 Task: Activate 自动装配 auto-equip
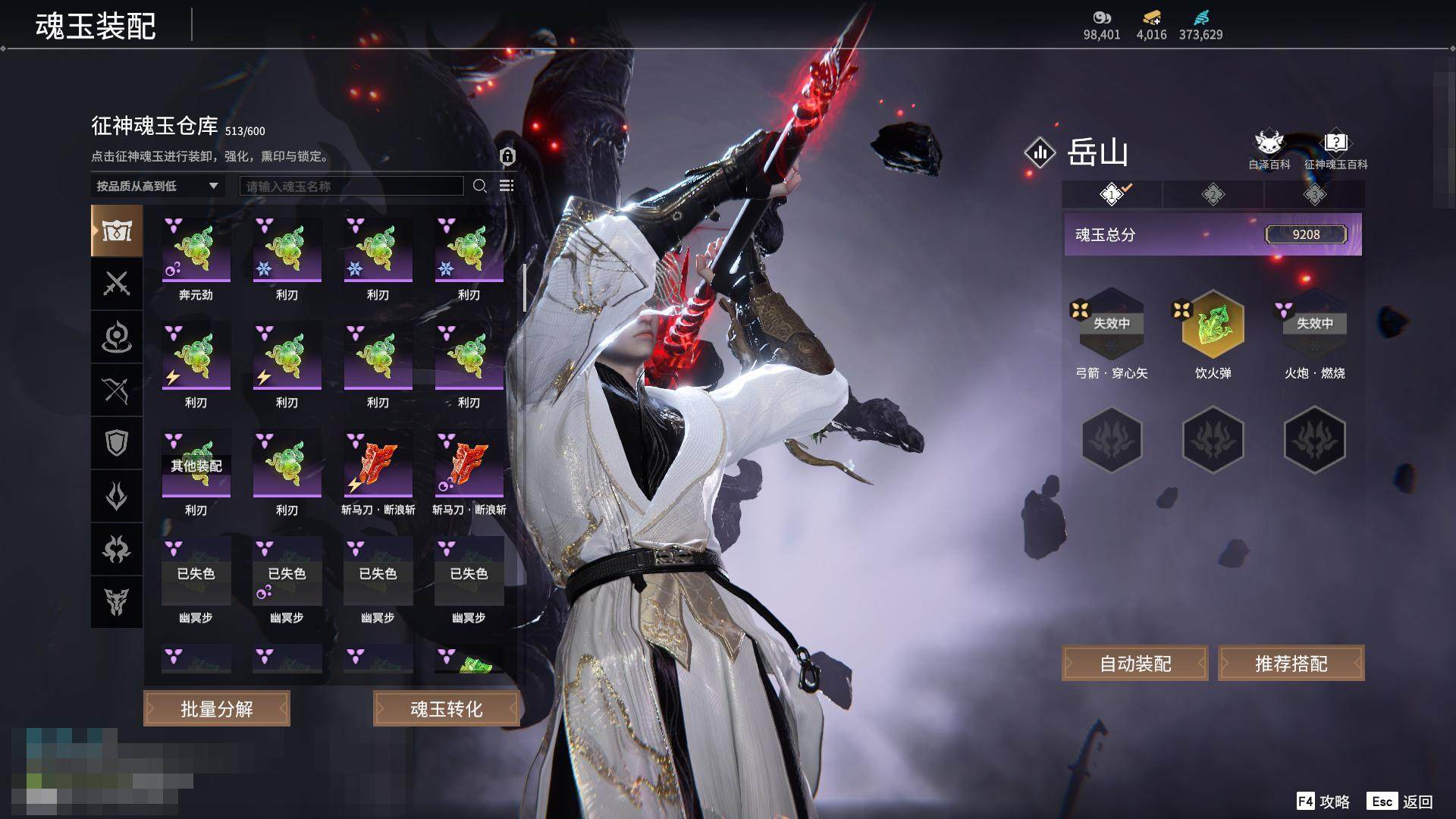[x=1134, y=664]
